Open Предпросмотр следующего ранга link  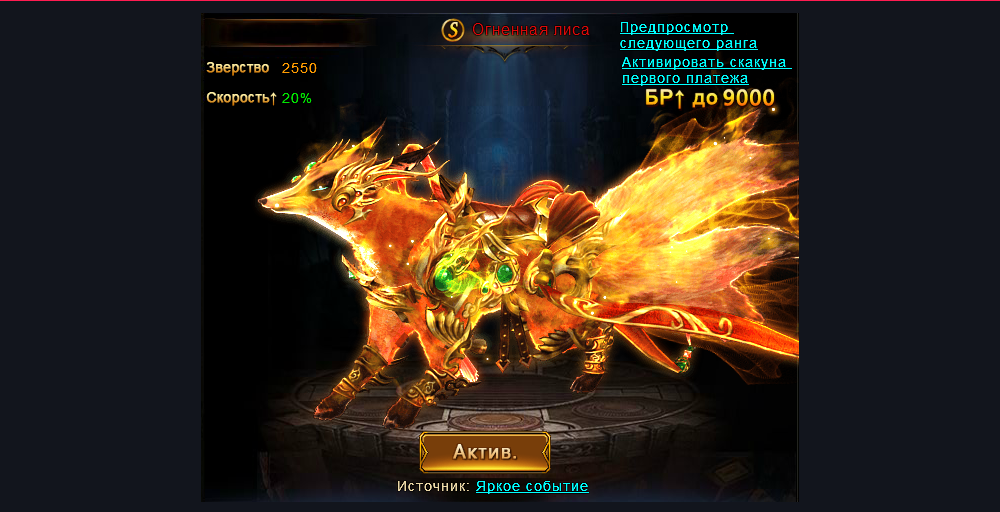click(x=688, y=35)
